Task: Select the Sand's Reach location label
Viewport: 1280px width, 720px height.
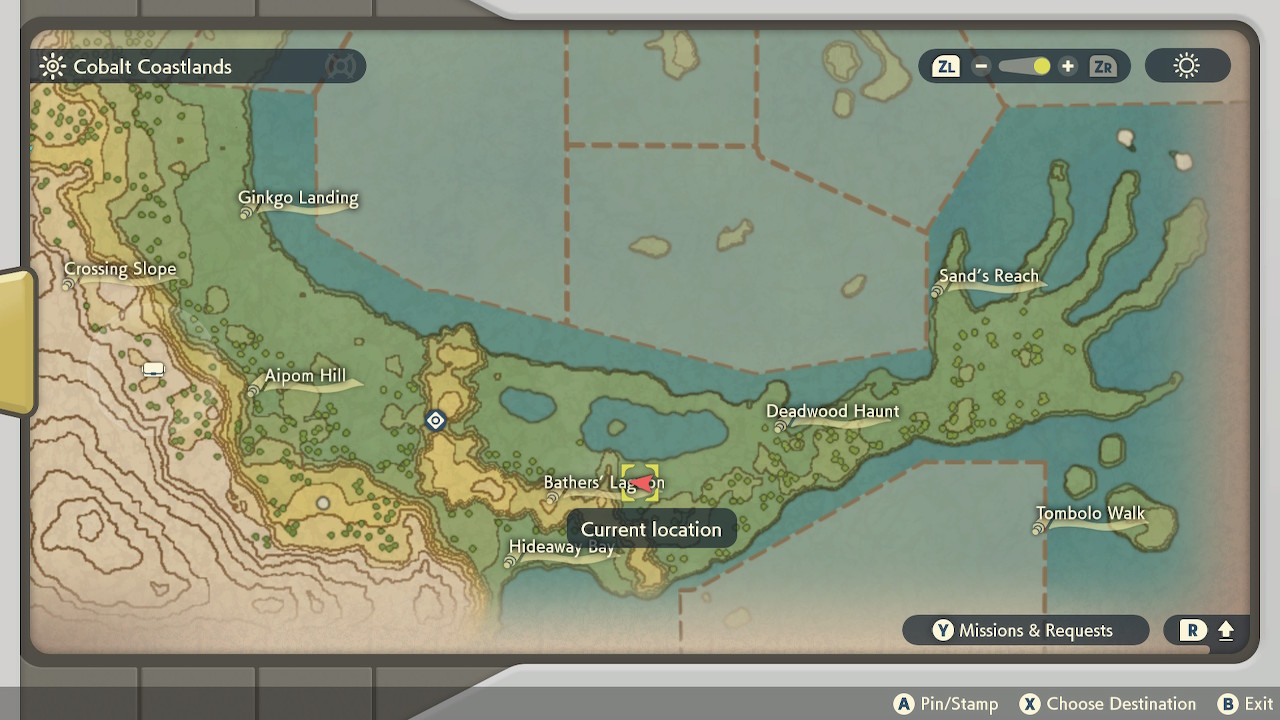Action: (989, 276)
